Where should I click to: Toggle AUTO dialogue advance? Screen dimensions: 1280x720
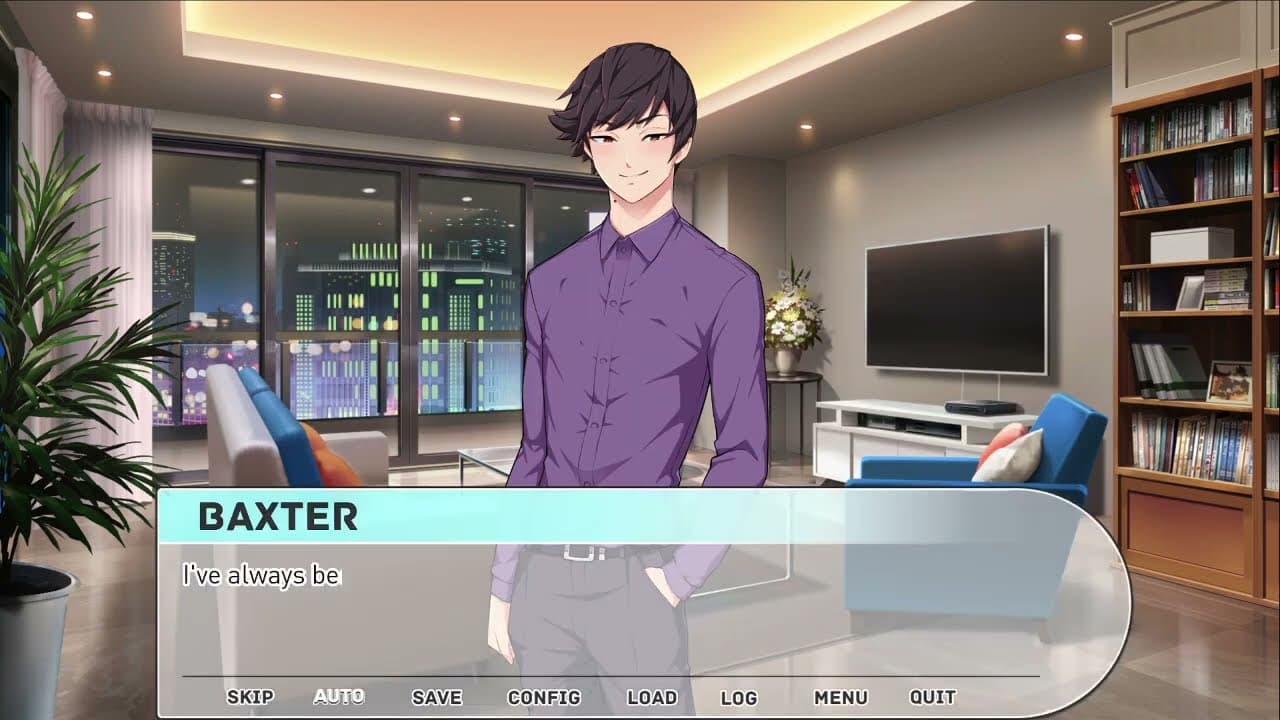339,697
